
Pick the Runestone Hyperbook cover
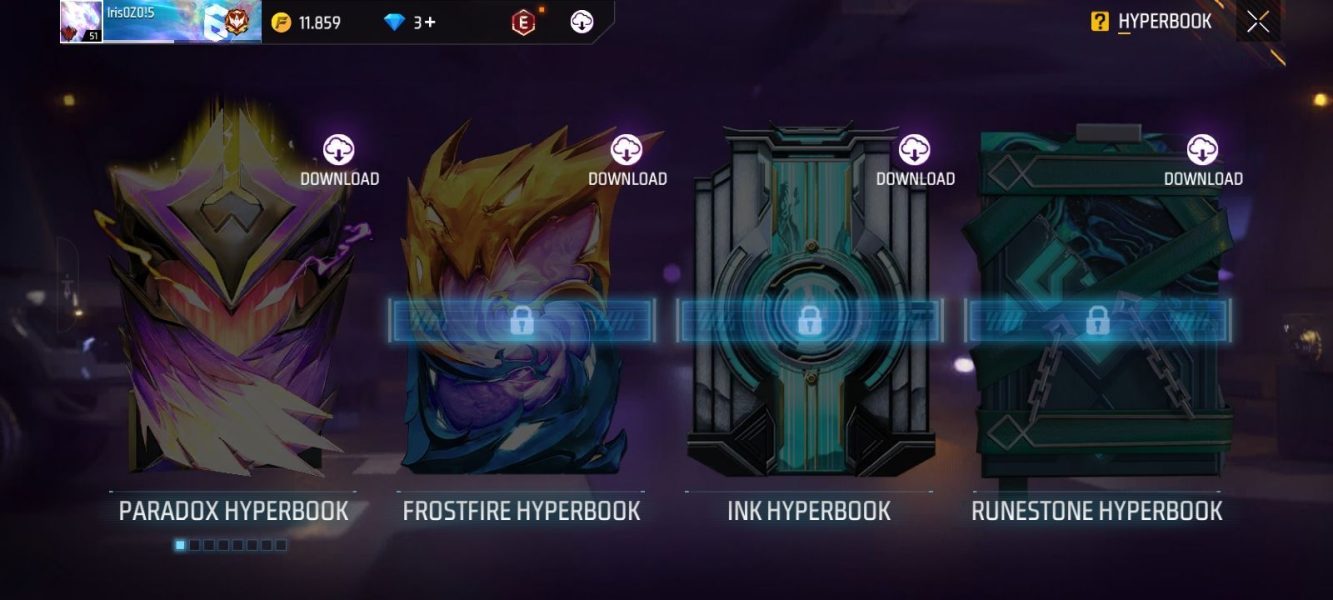coord(1096,300)
